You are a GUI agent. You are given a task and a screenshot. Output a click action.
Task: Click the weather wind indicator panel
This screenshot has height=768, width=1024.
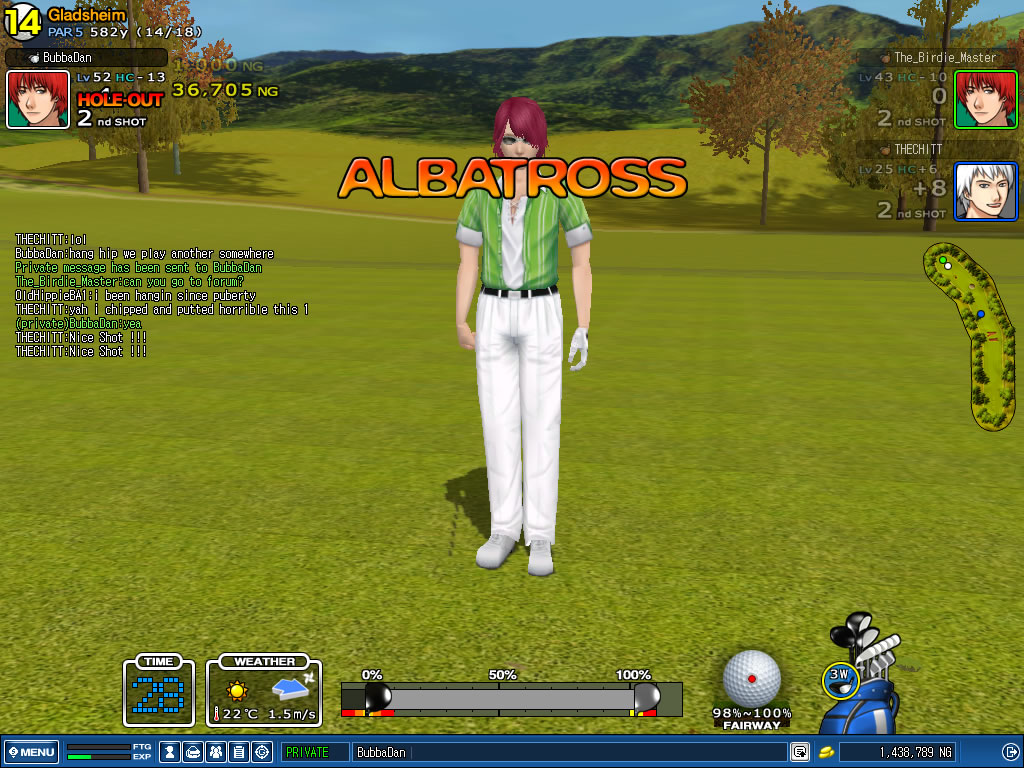pos(264,691)
